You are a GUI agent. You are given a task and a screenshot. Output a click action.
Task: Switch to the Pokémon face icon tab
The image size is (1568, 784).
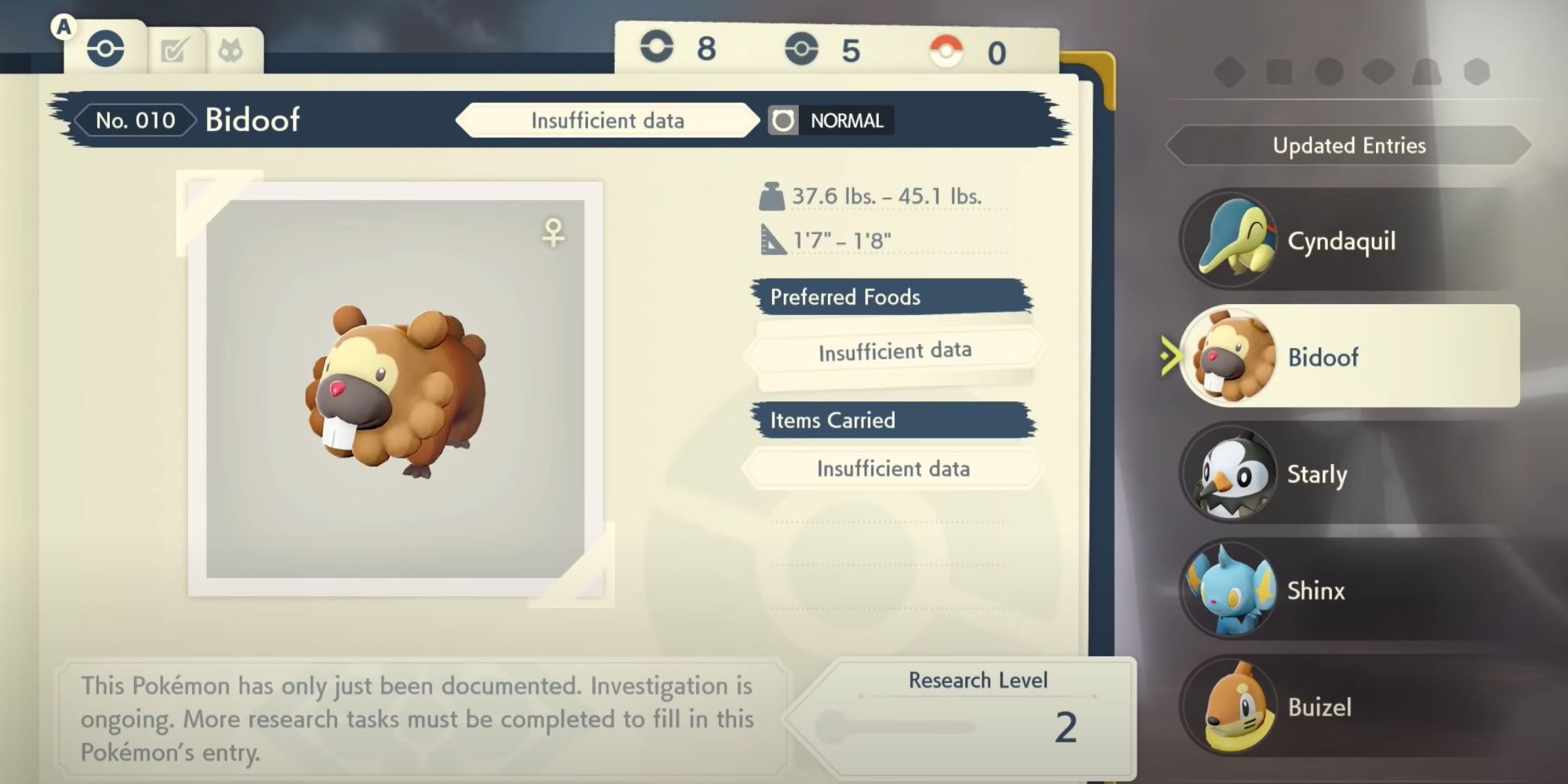[x=230, y=49]
